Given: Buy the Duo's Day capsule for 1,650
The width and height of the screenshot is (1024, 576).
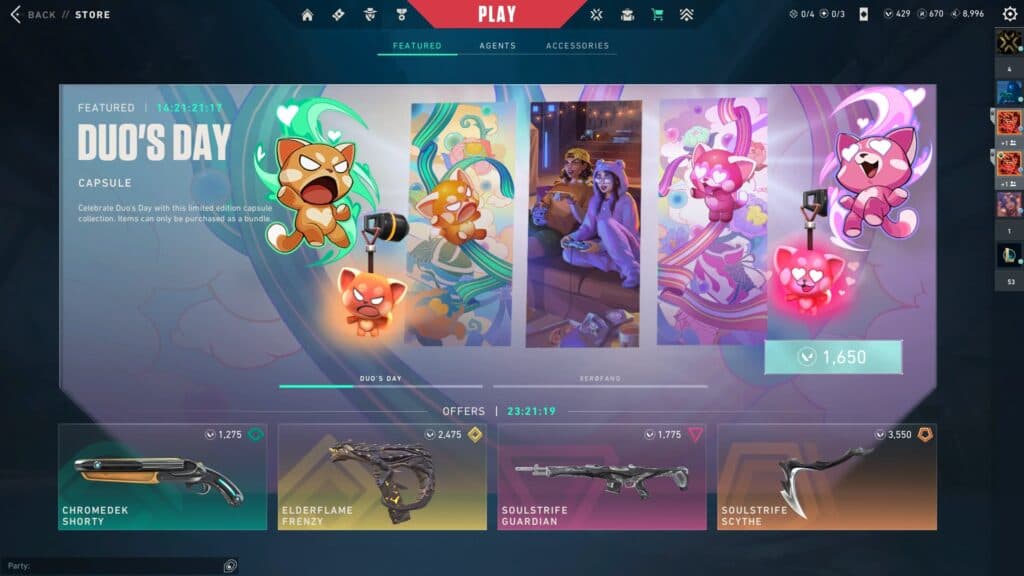Looking at the screenshot, I should (833, 357).
